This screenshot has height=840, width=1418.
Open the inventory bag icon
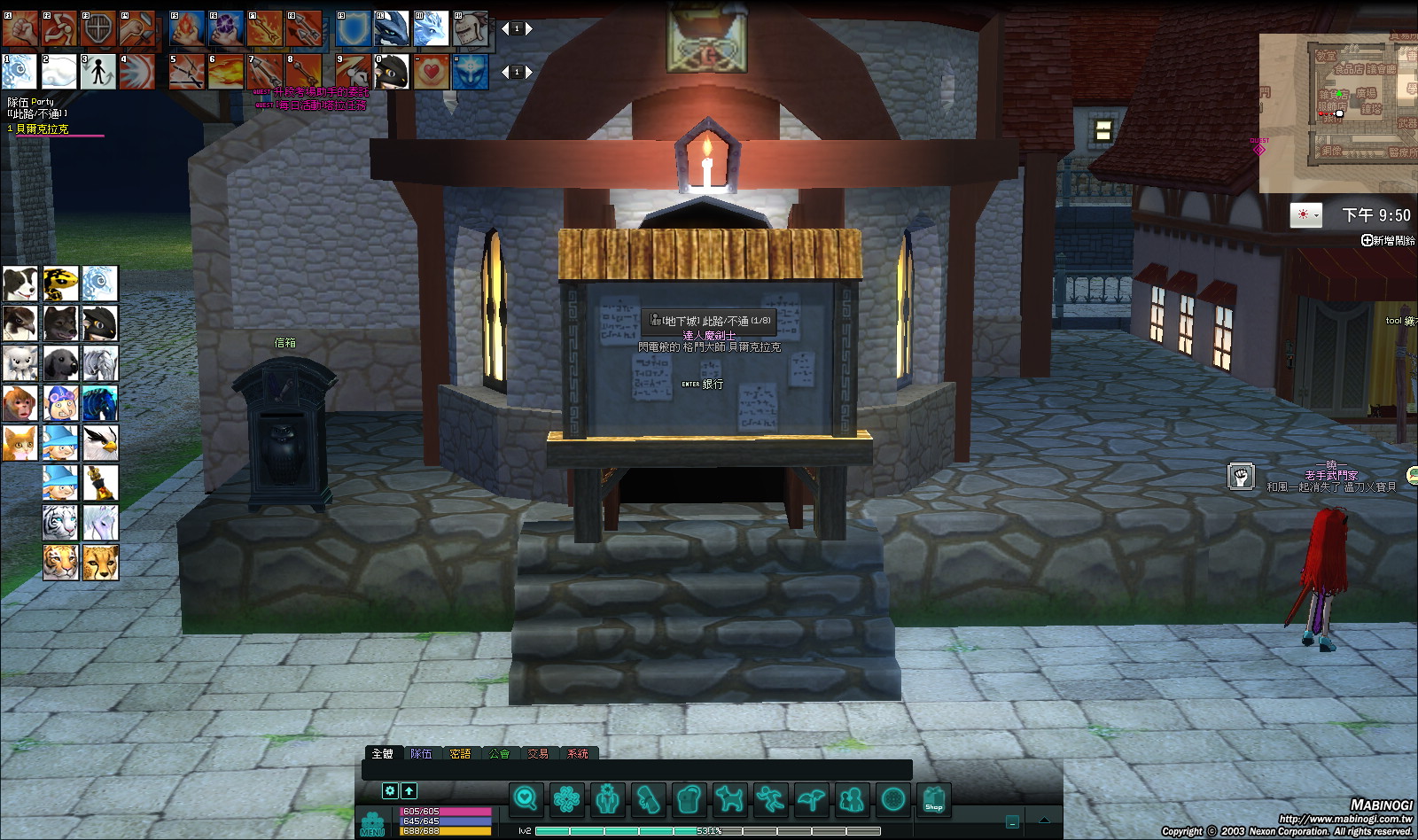click(x=689, y=799)
